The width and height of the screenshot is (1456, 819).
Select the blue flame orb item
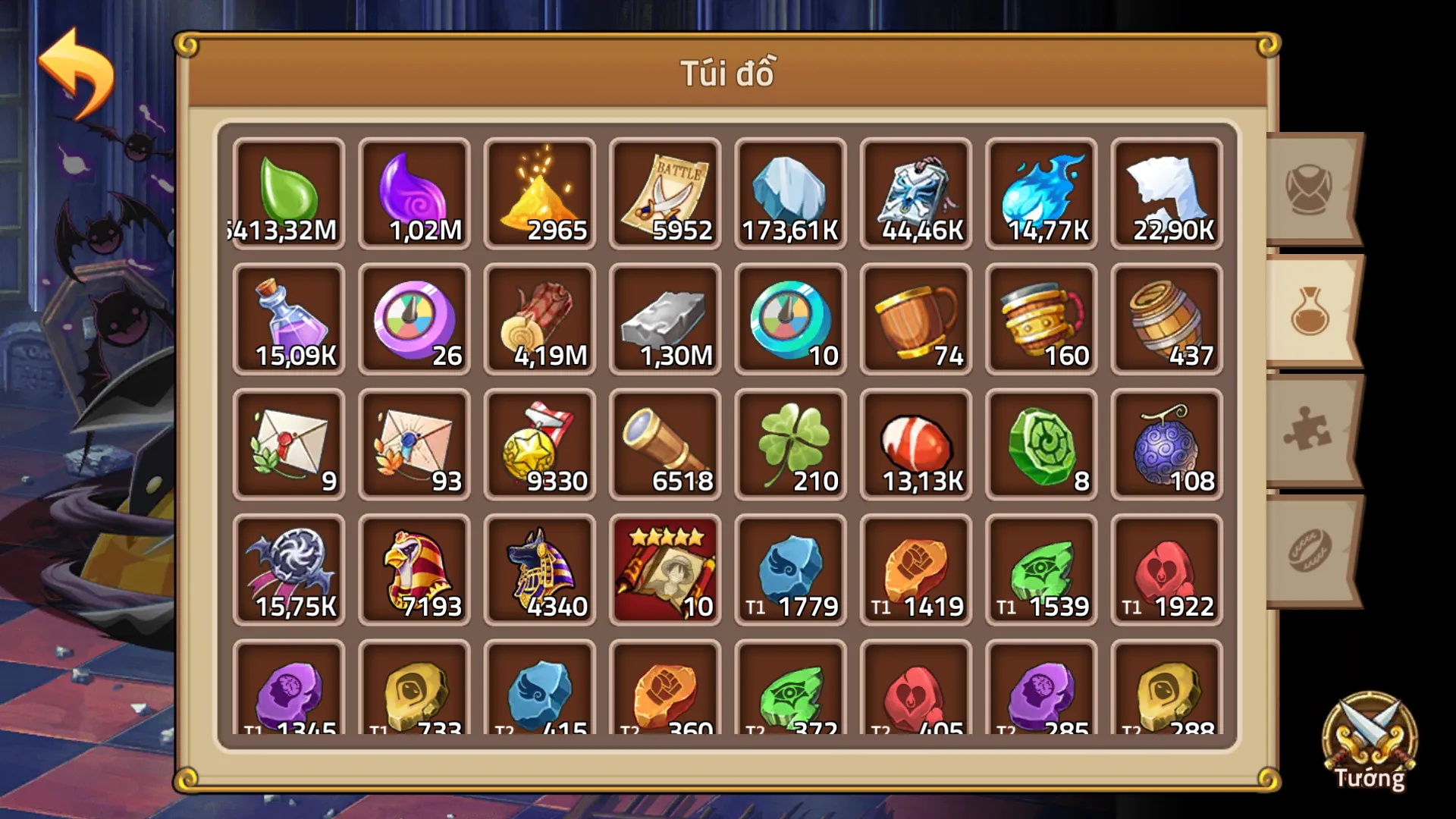point(1041,190)
